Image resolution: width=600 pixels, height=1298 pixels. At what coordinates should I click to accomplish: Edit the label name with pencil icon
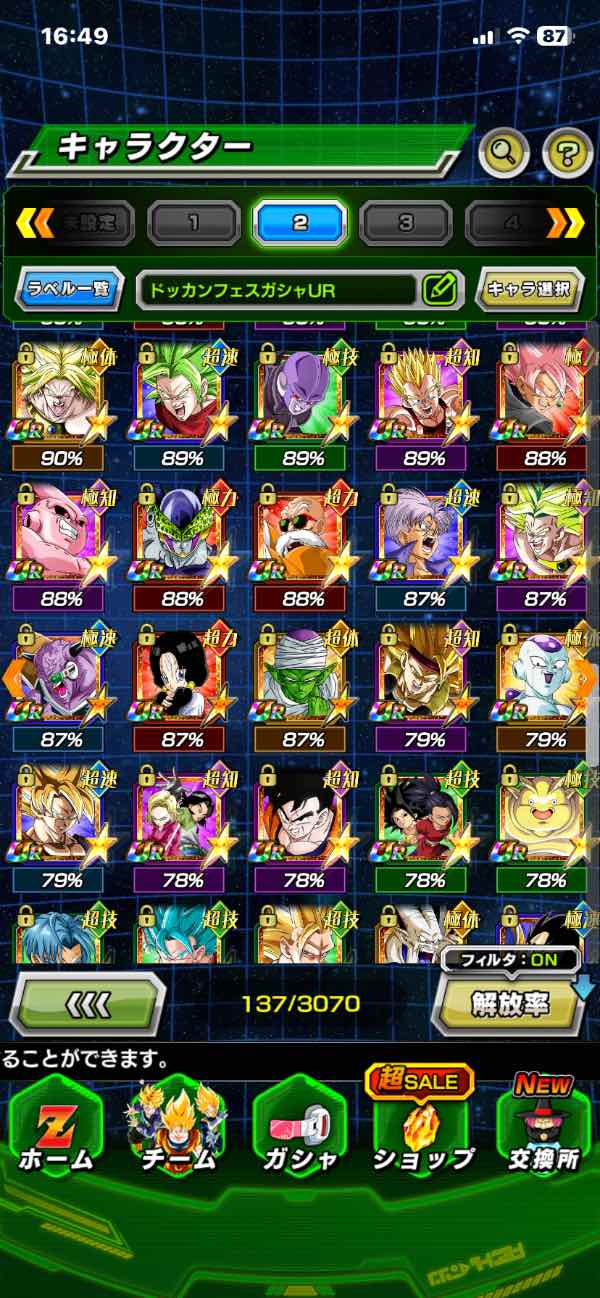point(439,290)
